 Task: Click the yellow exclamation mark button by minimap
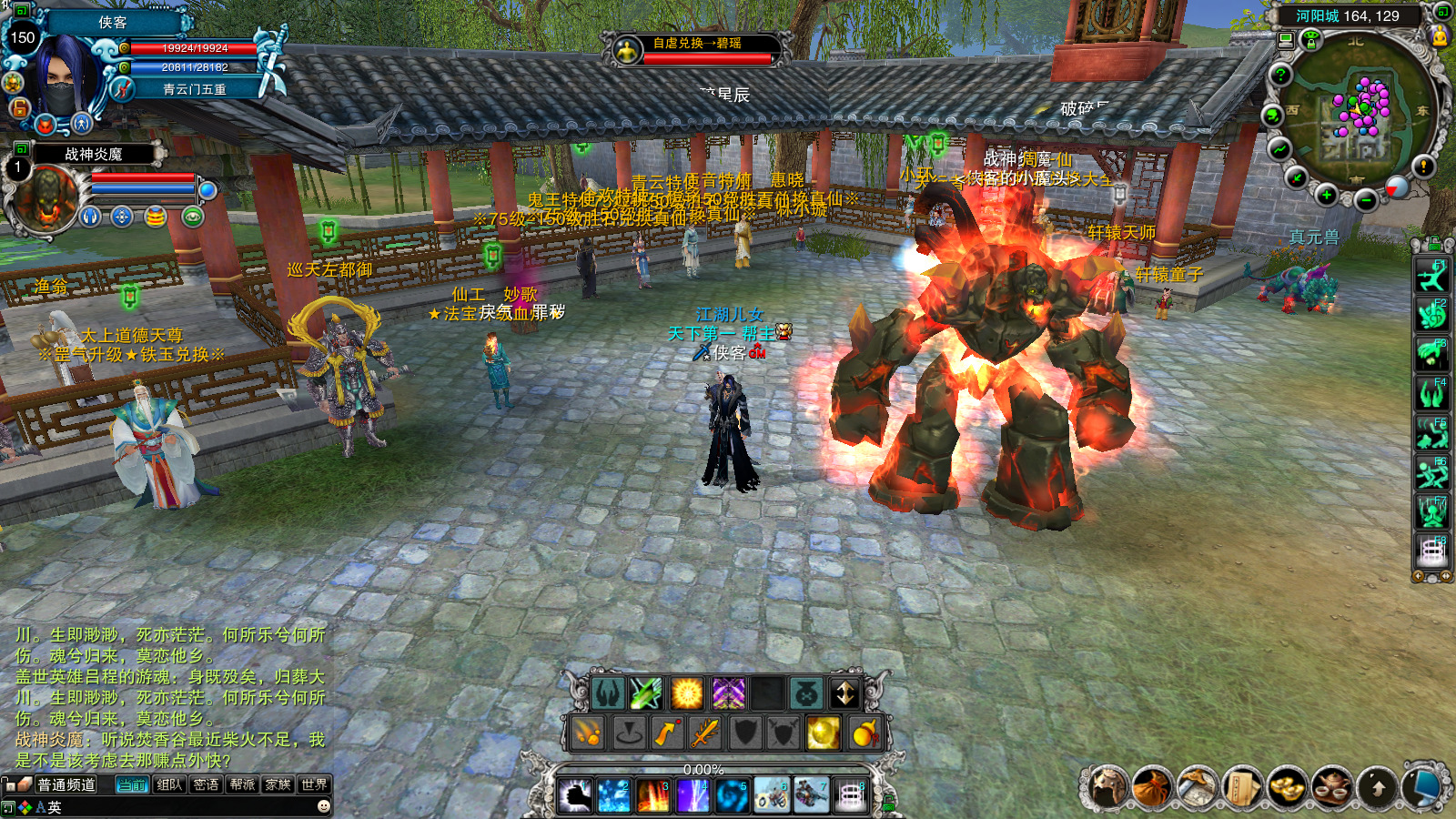(1423, 167)
